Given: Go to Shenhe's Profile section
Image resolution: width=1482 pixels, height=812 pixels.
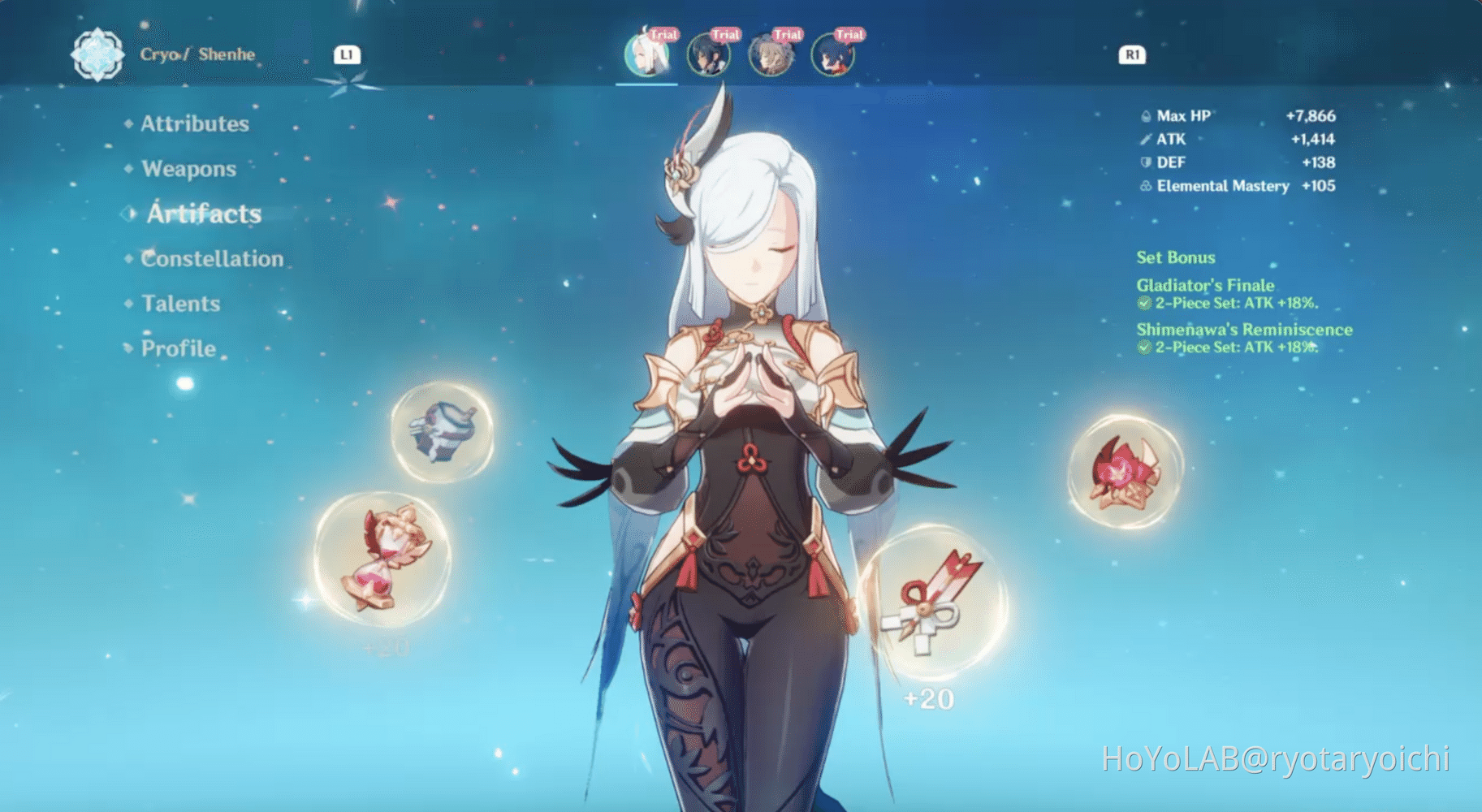Looking at the screenshot, I should 177,348.
